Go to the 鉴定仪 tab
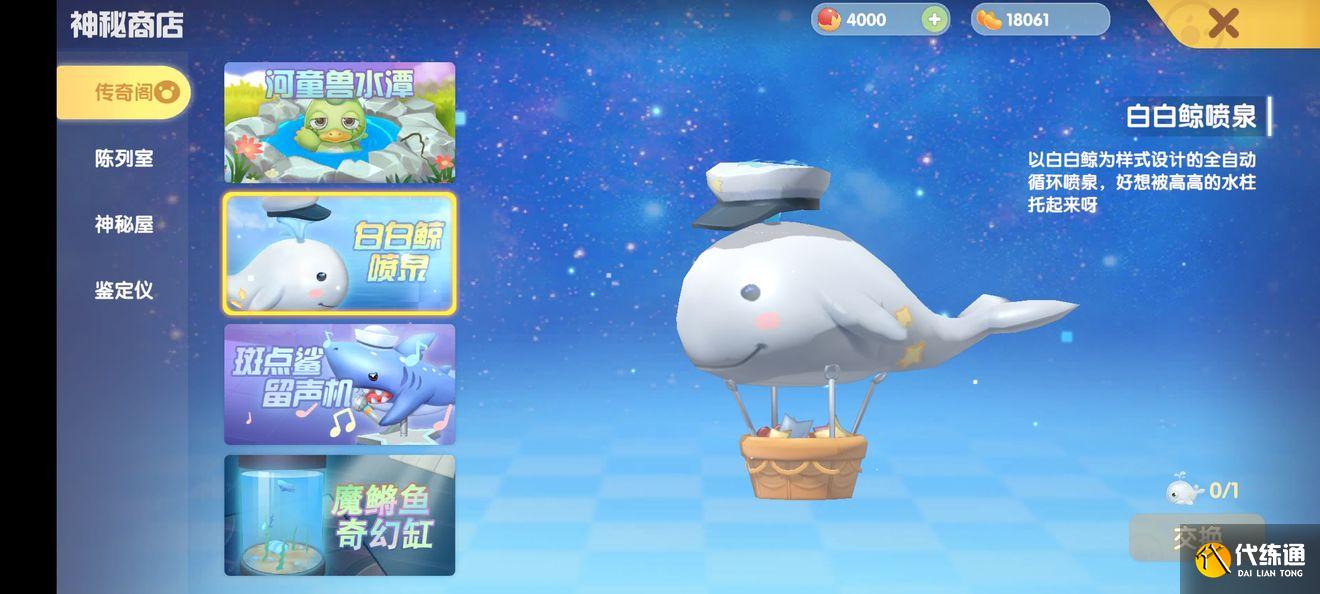This screenshot has width=1320, height=594. point(123,291)
